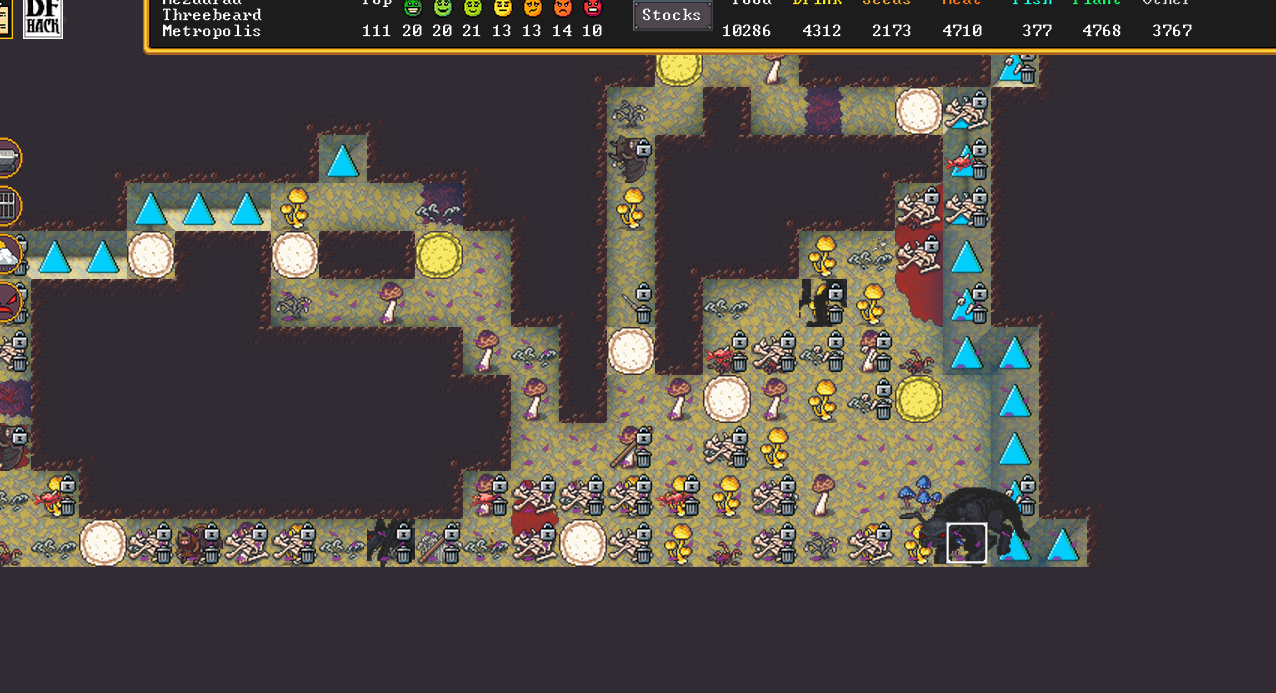Open the snowy mountain alert icon
This screenshot has width=1276, height=693.
(x=8, y=254)
